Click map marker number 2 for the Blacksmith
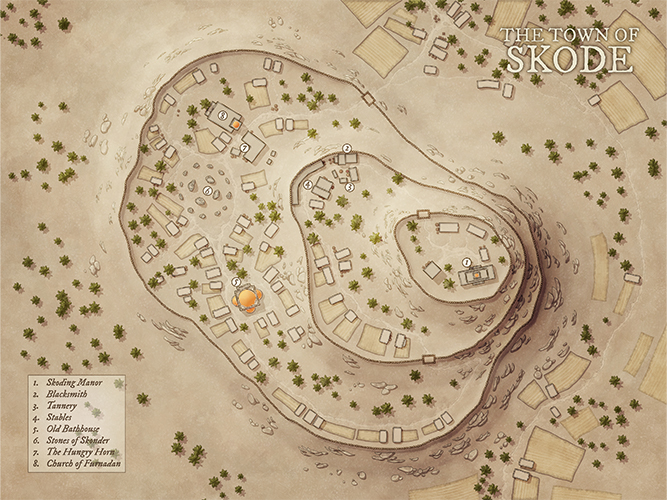Screen dimensions: 667x500 pyautogui.click(x=346, y=148)
